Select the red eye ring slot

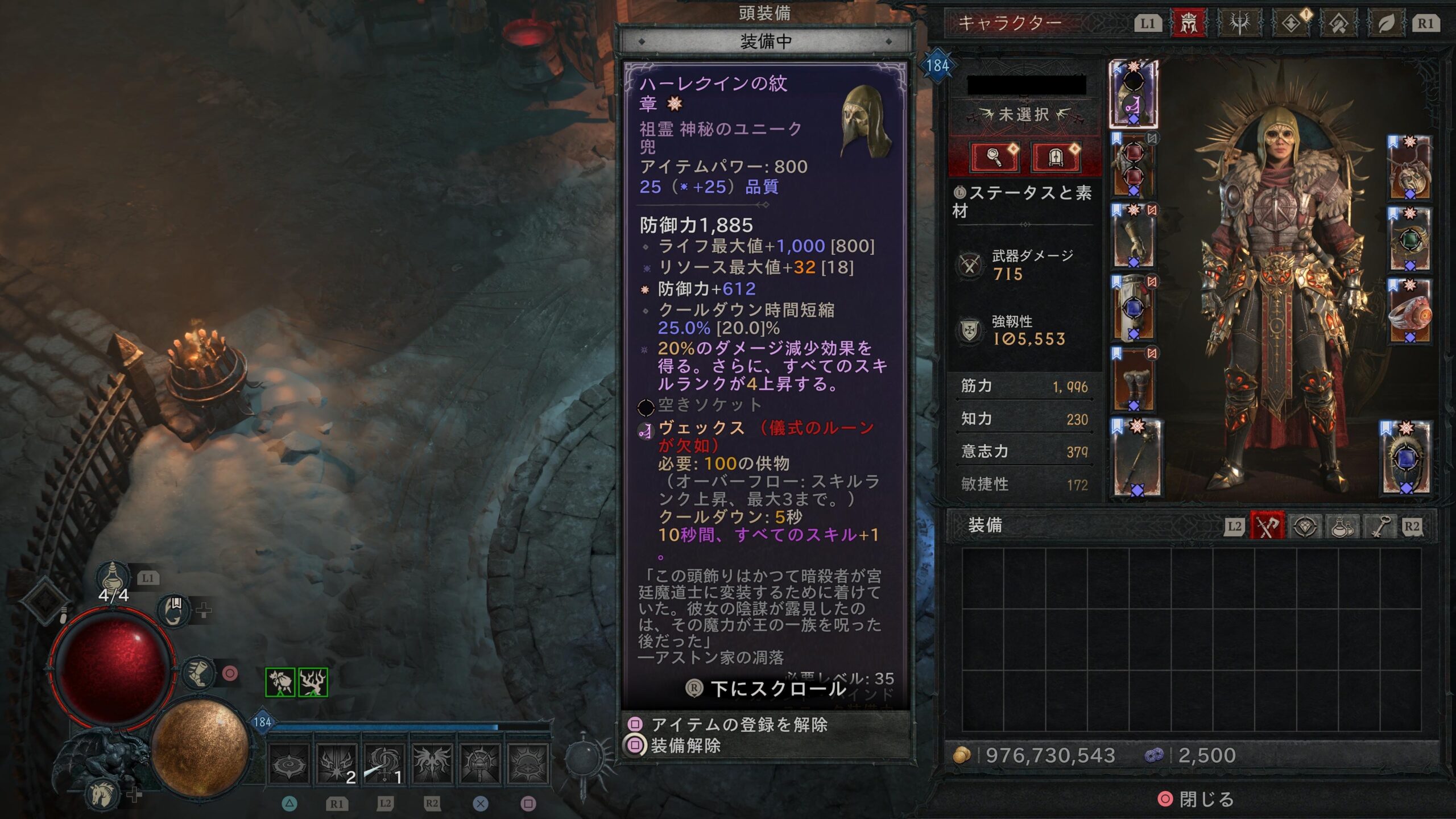coord(1410,311)
